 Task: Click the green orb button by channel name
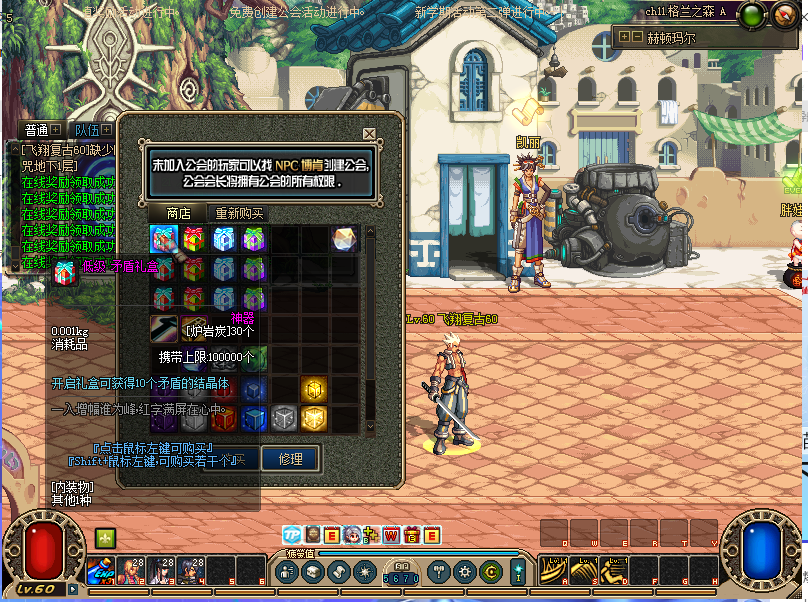coord(753,14)
